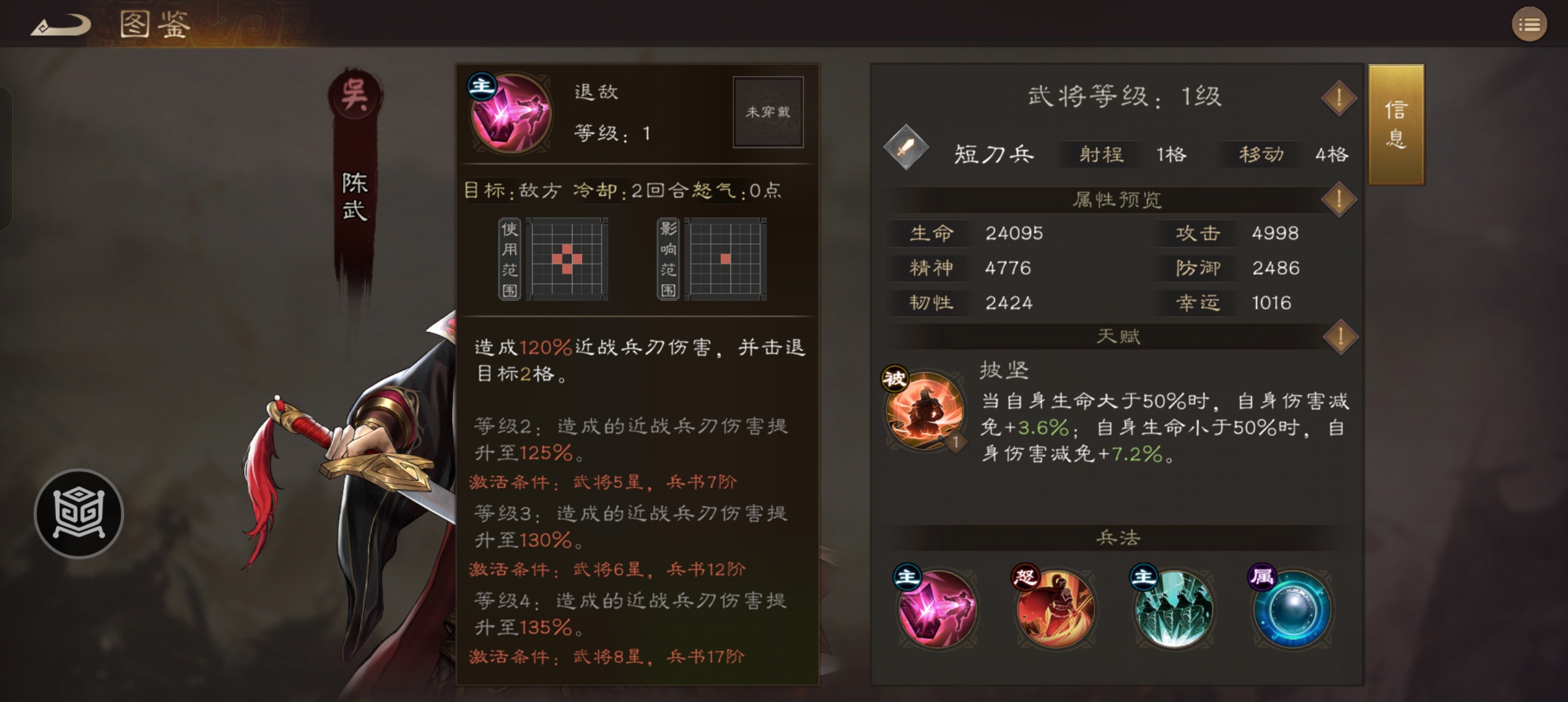Screen dimensions: 1568x702
Task: Click the treasure chest icon bottom-left
Action: [x=78, y=513]
